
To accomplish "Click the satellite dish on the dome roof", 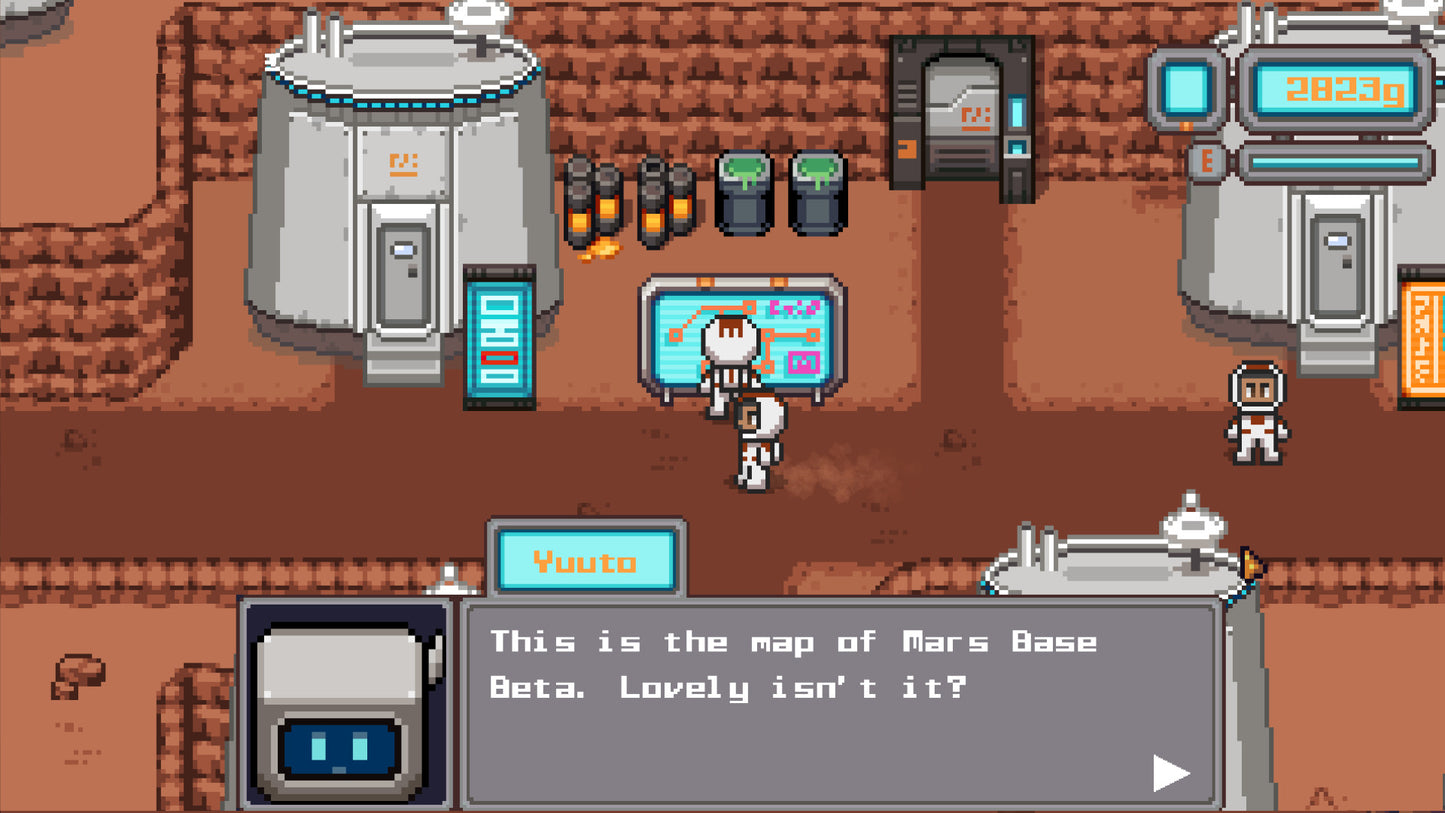I will [x=479, y=14].
